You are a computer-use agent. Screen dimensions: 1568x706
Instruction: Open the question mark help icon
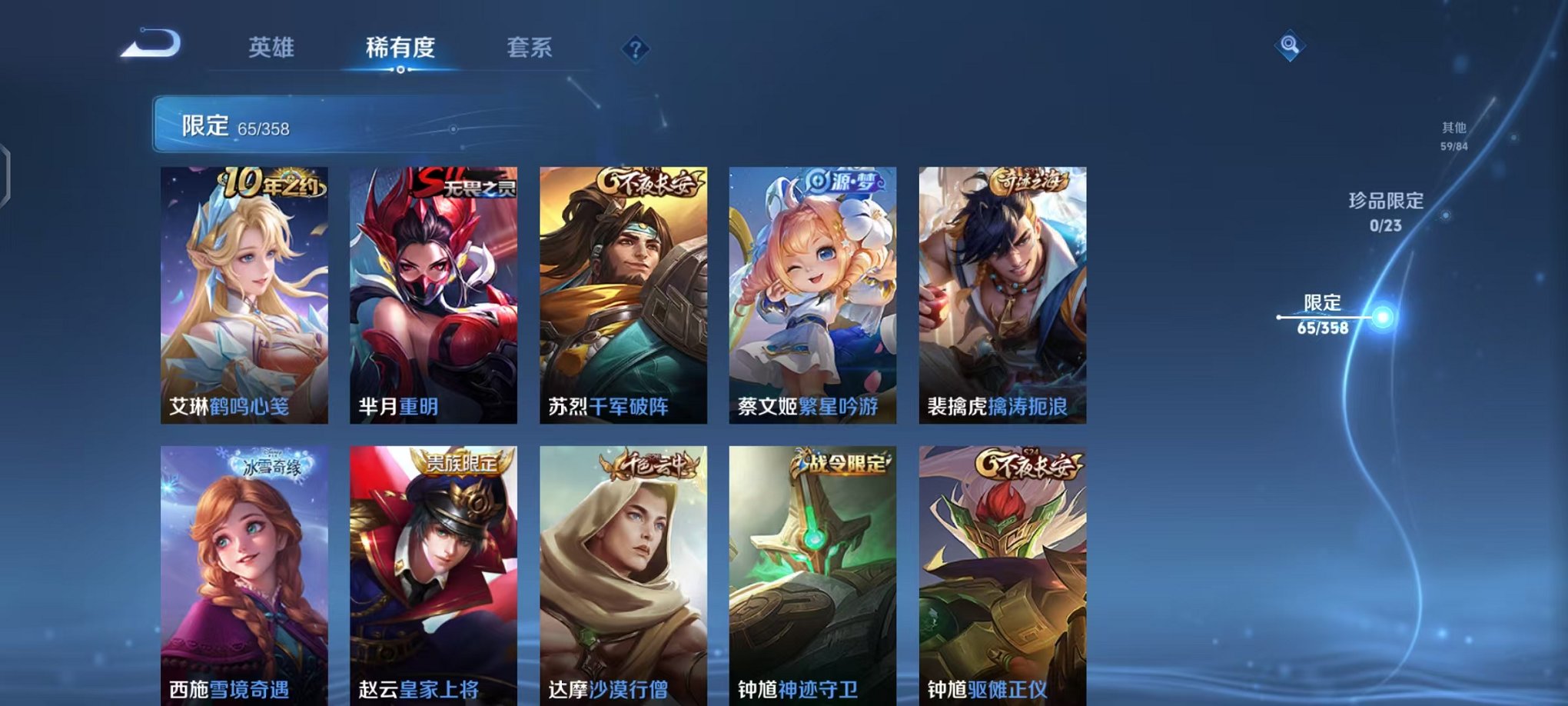tap(634, 49)
